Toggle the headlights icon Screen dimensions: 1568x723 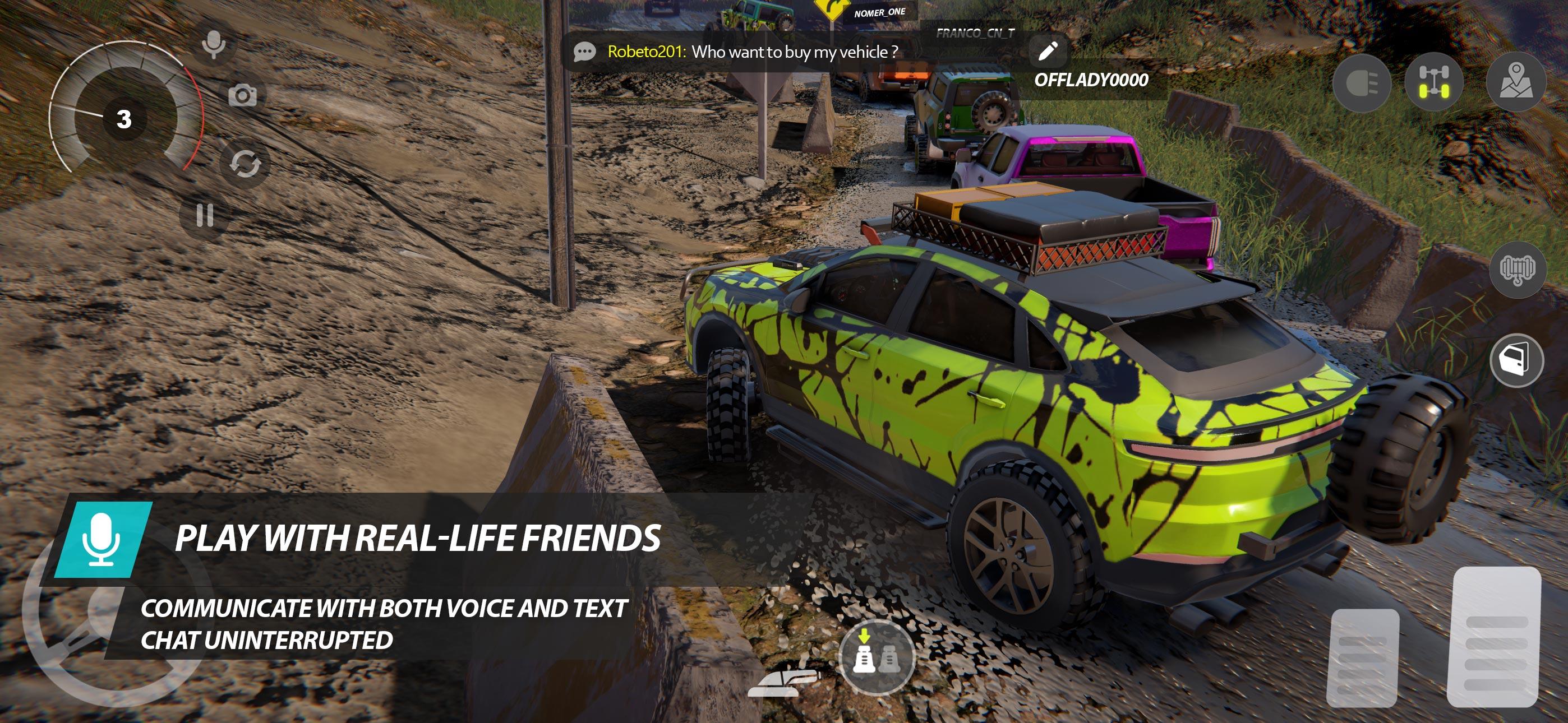(1363, 84)
